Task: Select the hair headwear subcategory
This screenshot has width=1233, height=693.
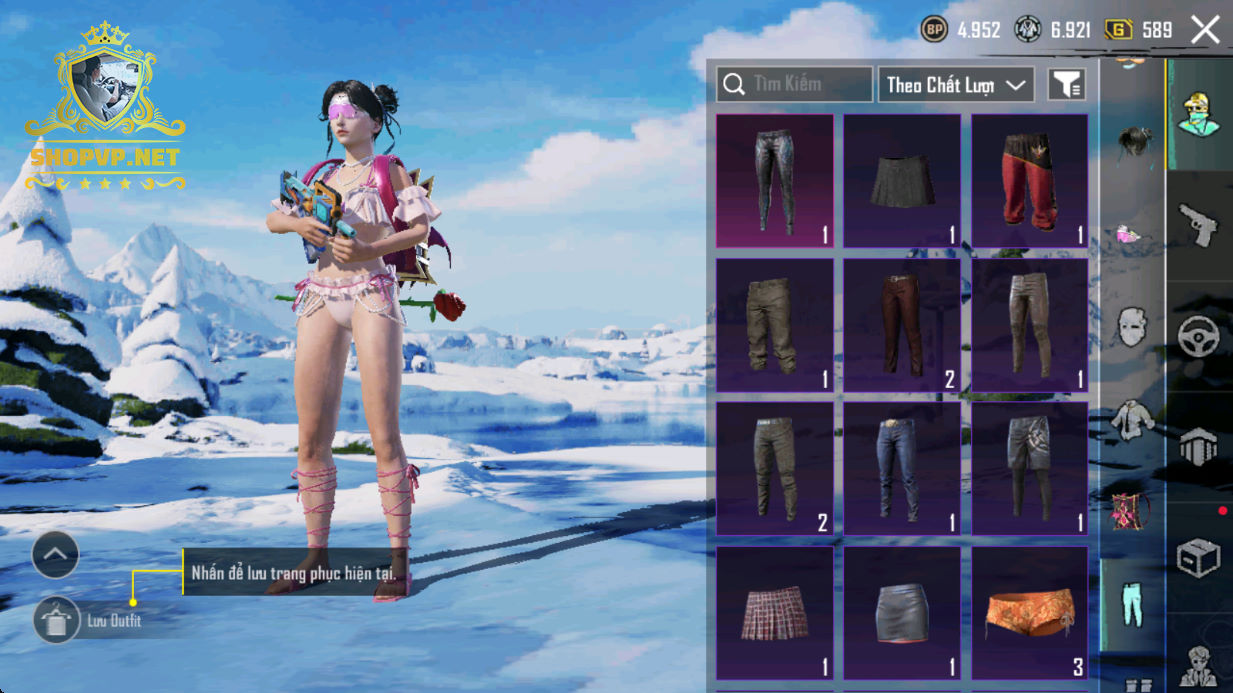Action: [1131, 140]
